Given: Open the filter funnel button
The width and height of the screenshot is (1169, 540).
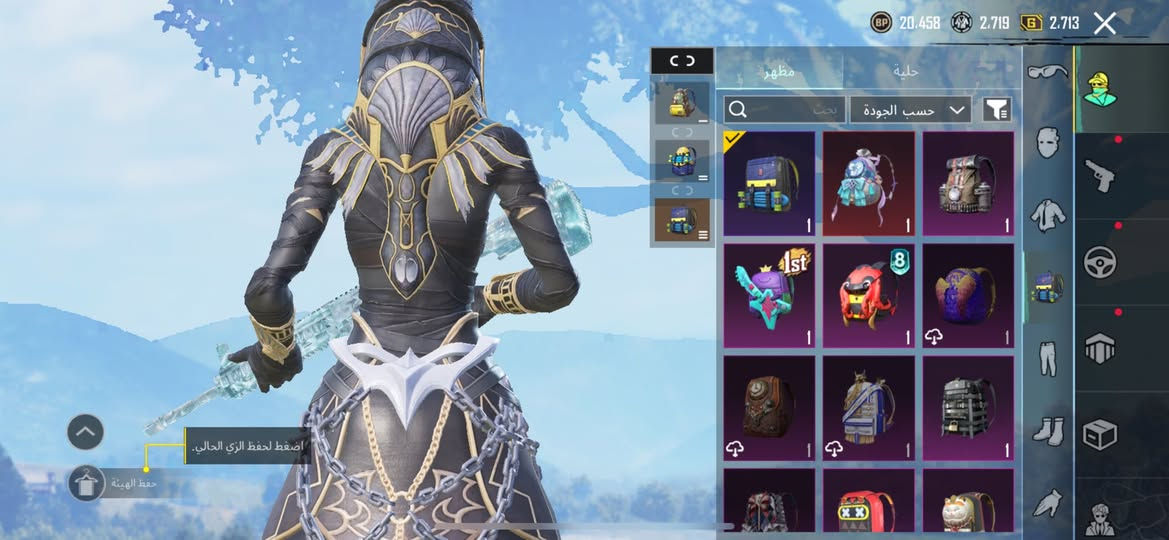Looking at the screenshot, I should pyautogui.click(x=997, y=110).
